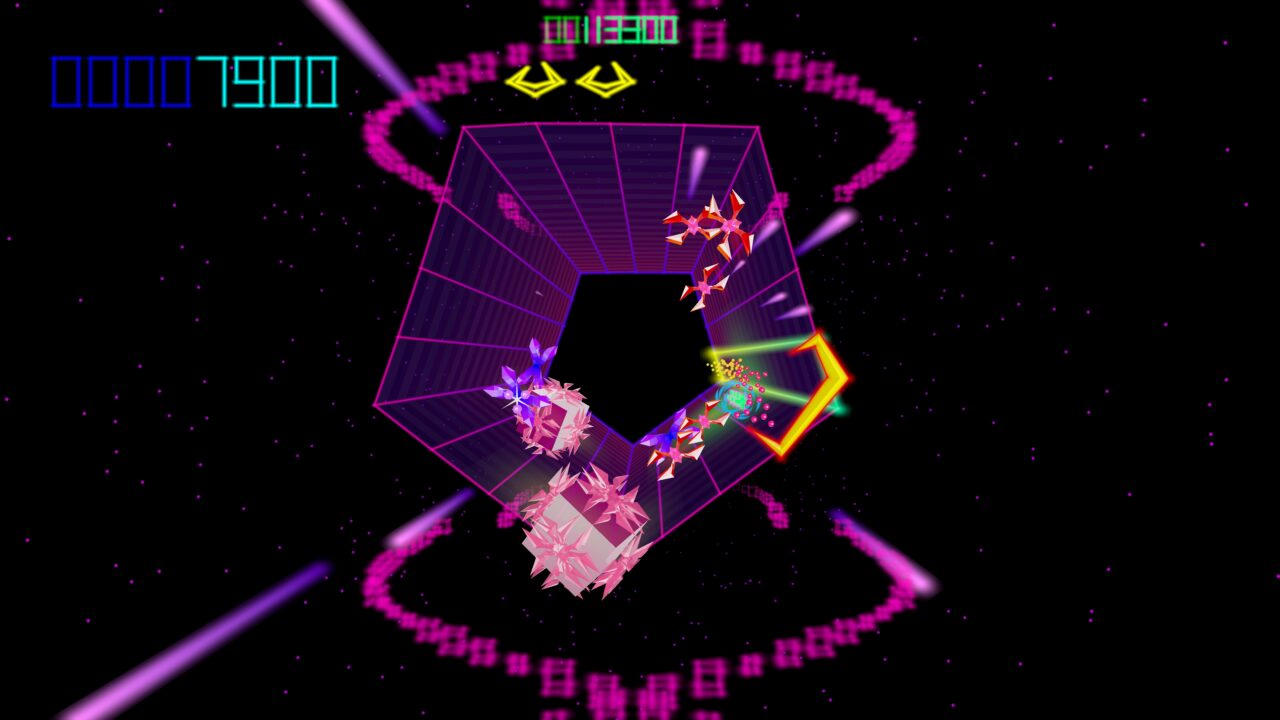This screenshot has width=1280, height=720.
Task: Click the second yellow life claw icon
Action: coord(607,80)
